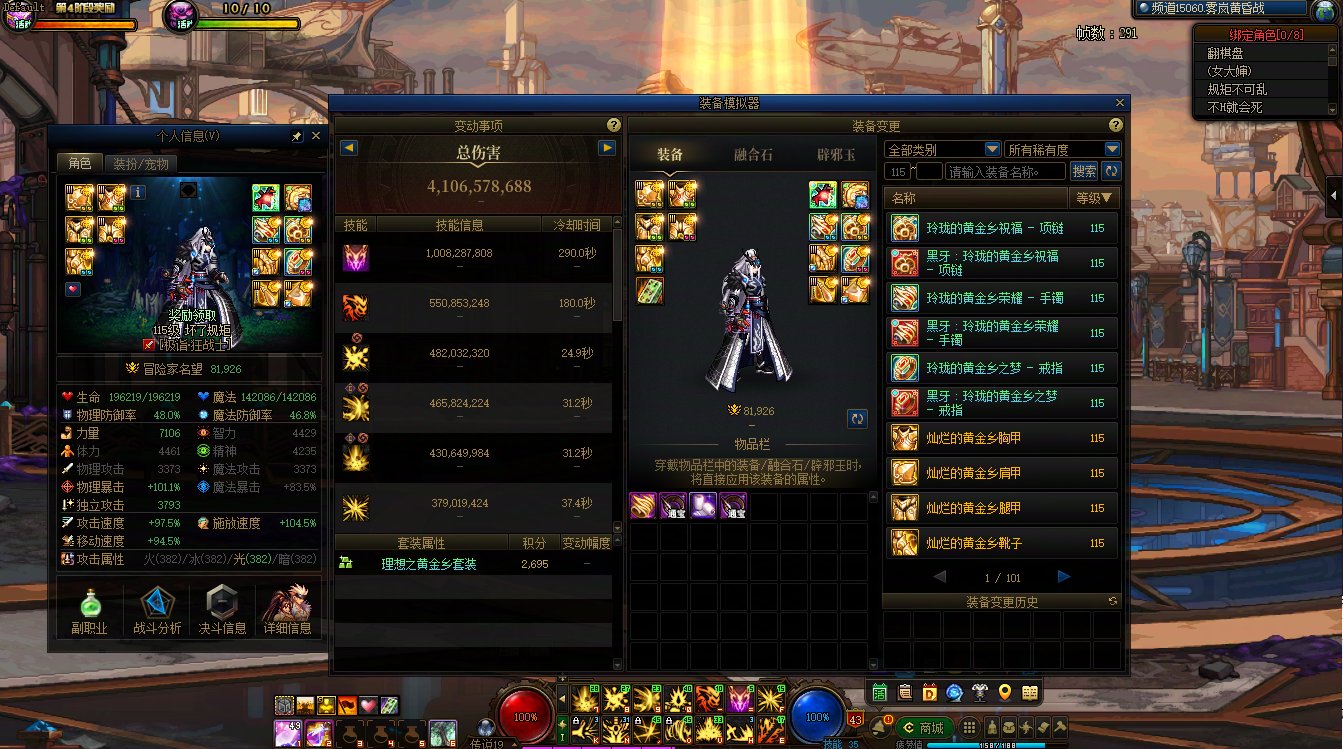Go to the next equipment list page
Image resolution: width=1343 pixels, height=749 pixels.
[x=1064, y=577]
